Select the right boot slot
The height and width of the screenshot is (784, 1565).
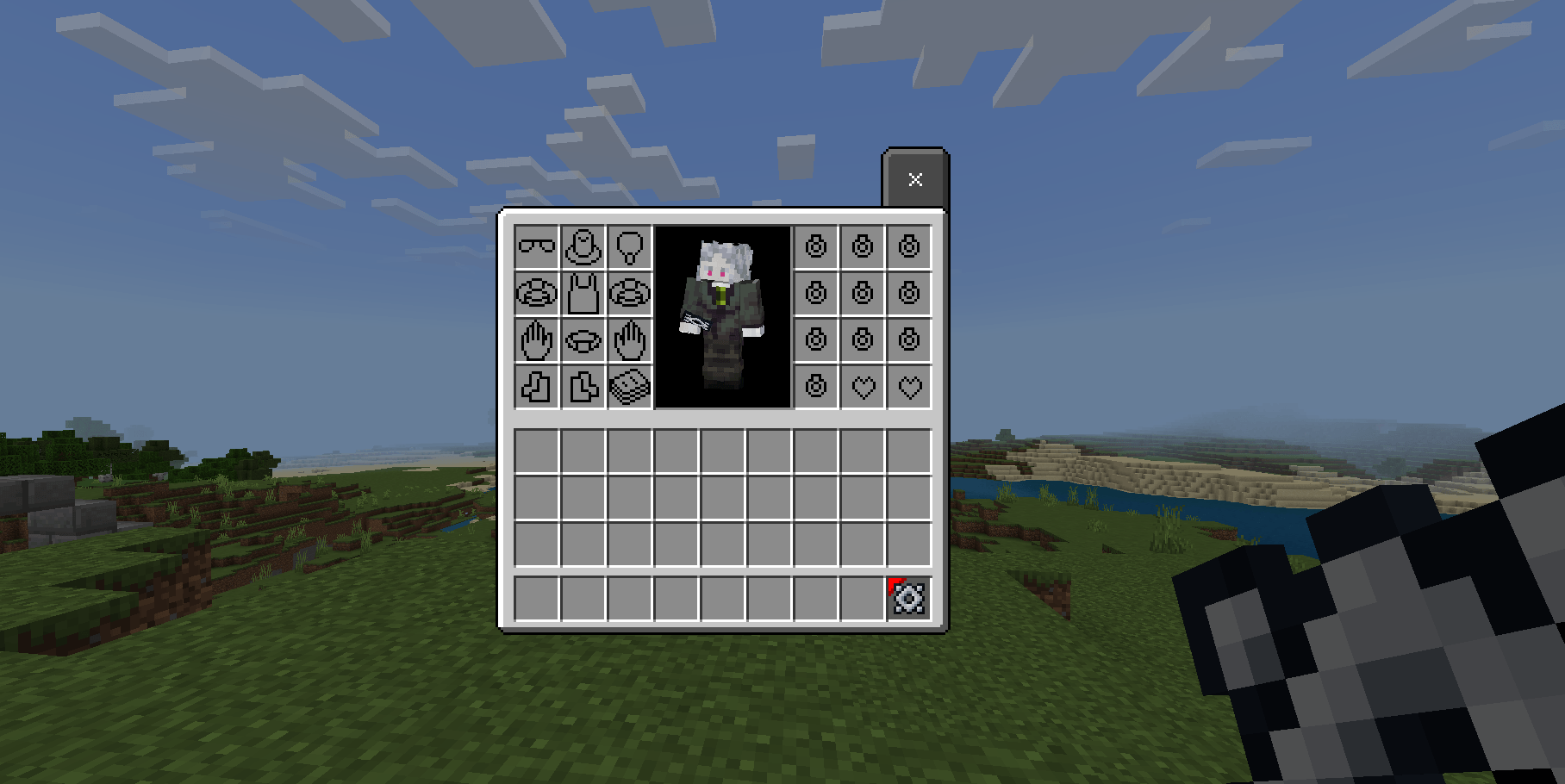583,387
